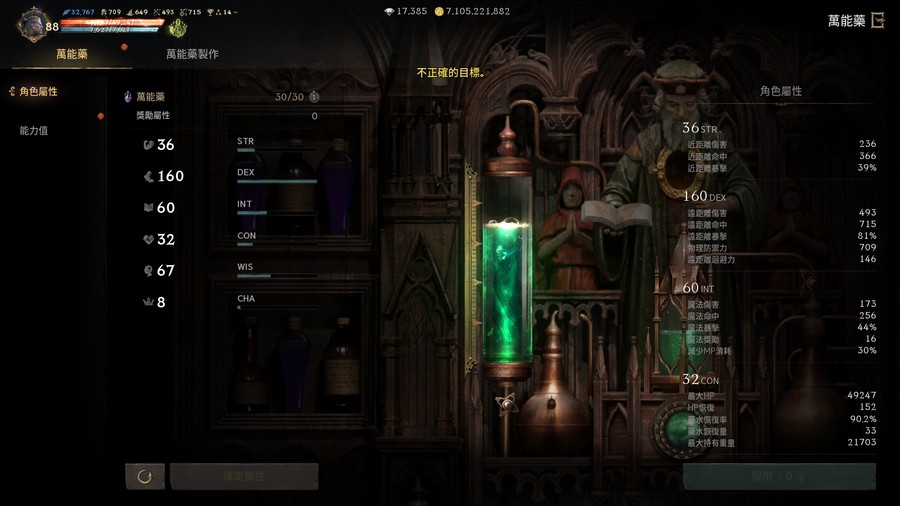
Task: Switch to the 萬能藥 tab
Action: tap(72, 54)
